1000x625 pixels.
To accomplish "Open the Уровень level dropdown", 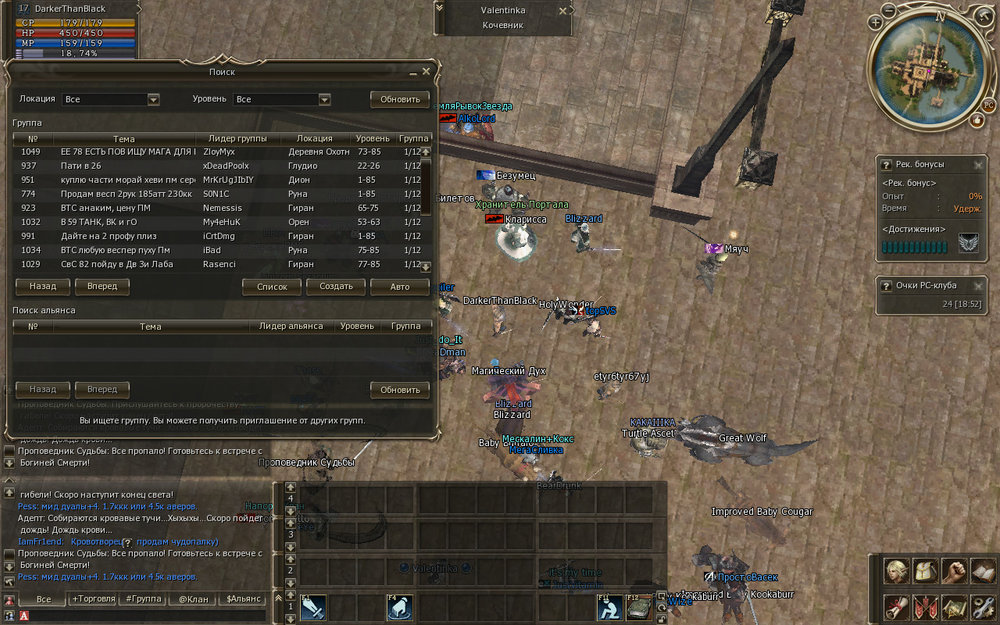I will click(x=324, y=100).
